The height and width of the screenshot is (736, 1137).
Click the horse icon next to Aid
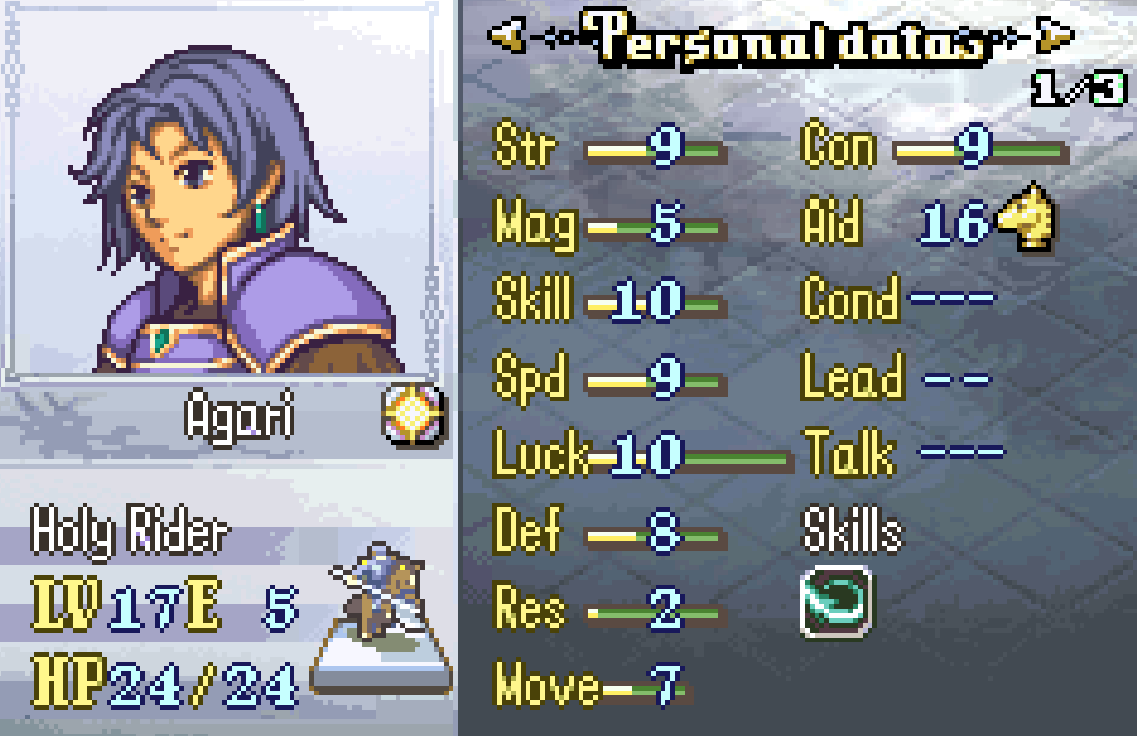tap(1027, 220)
